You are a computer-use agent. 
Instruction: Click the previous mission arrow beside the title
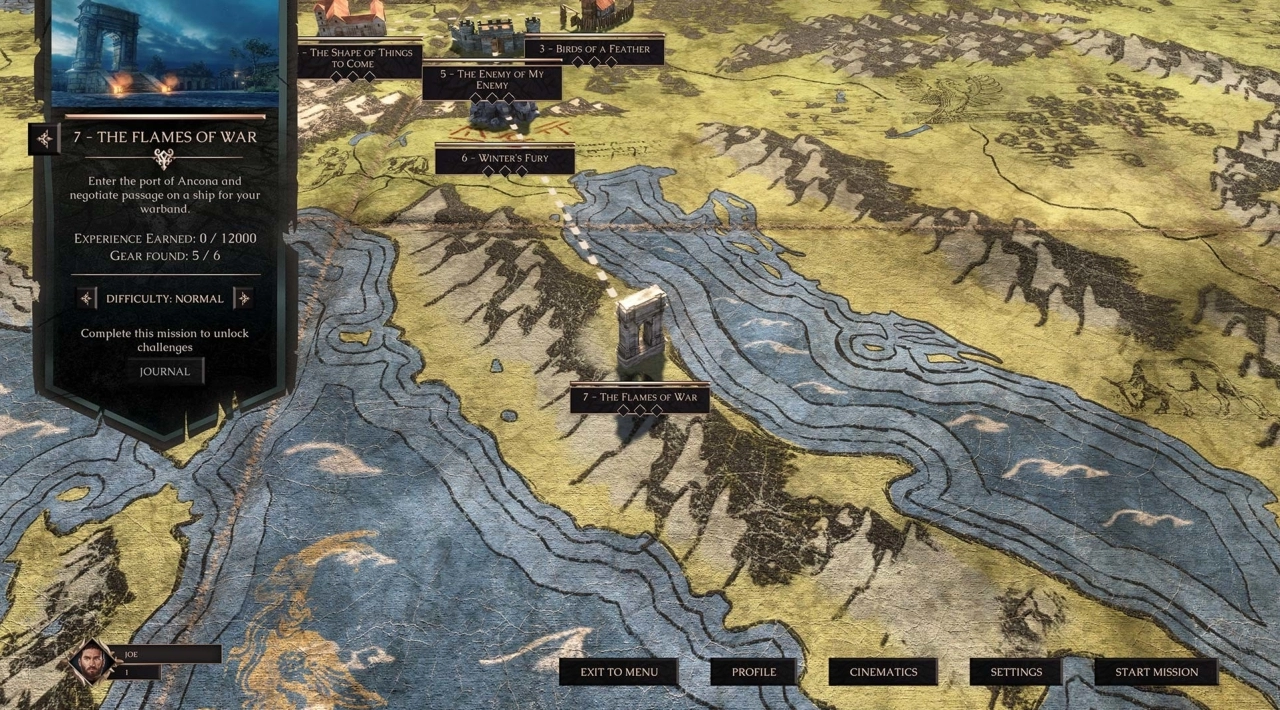tap(44, 138)
